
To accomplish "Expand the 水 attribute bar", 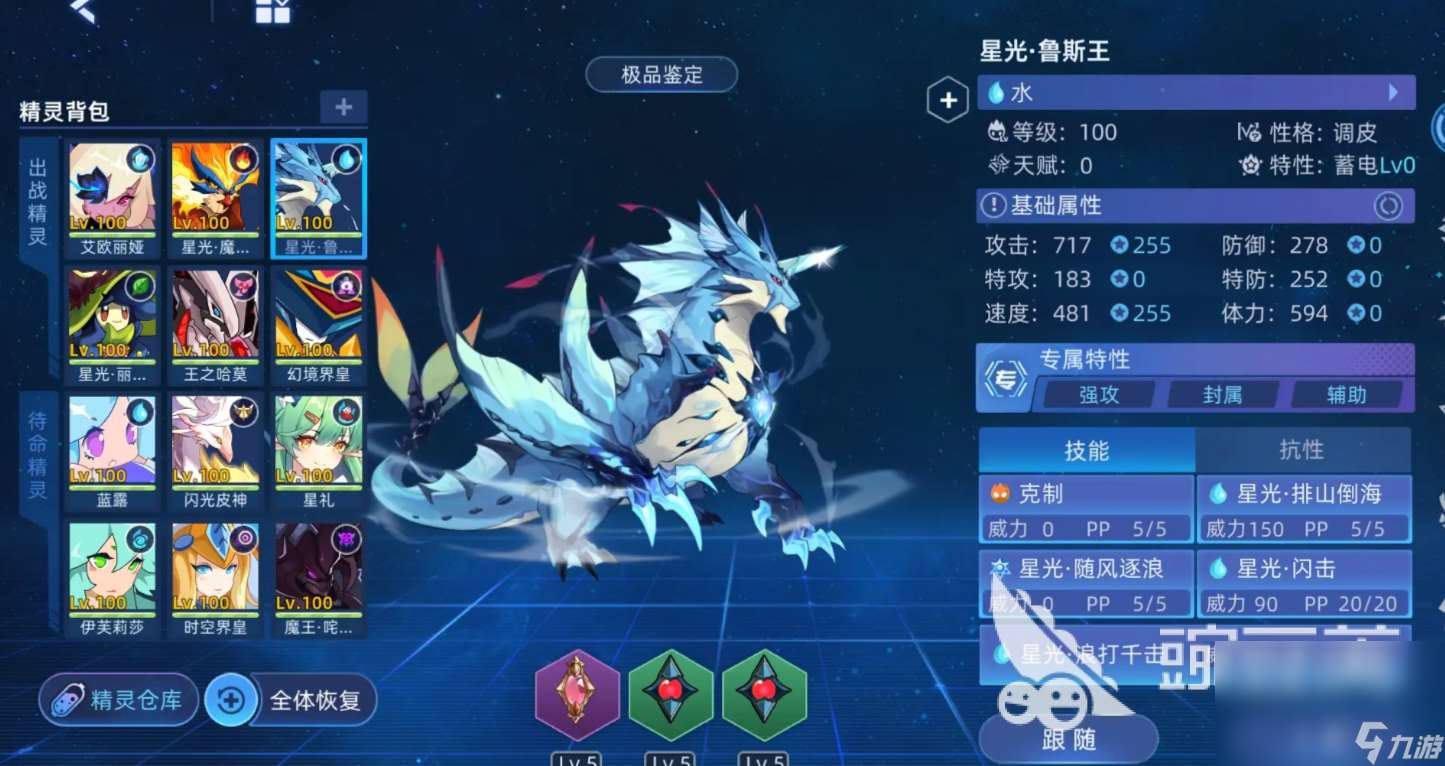I will (x=1196, y=93).
